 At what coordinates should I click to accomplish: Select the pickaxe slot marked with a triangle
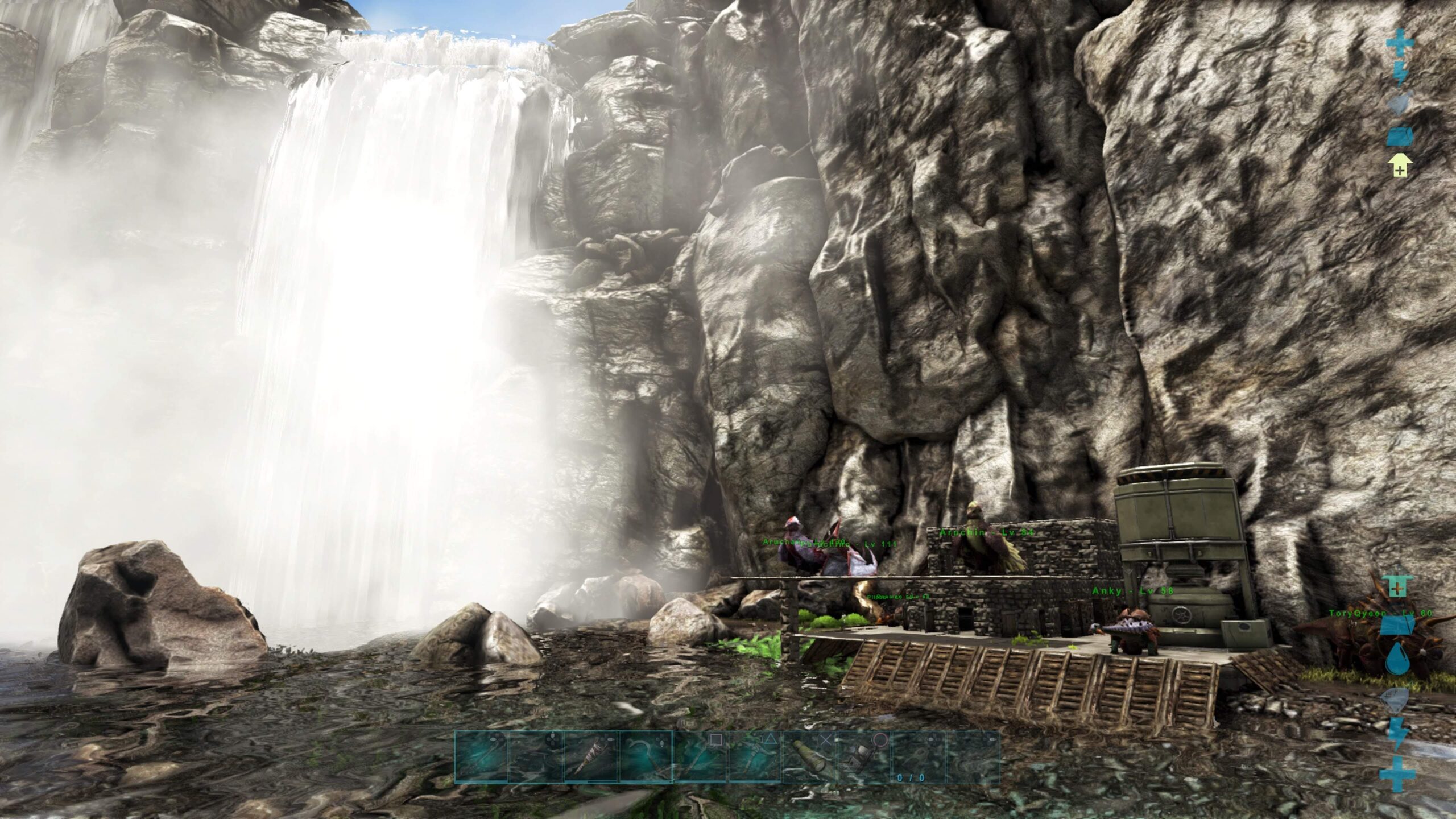(x=755, y=757)
